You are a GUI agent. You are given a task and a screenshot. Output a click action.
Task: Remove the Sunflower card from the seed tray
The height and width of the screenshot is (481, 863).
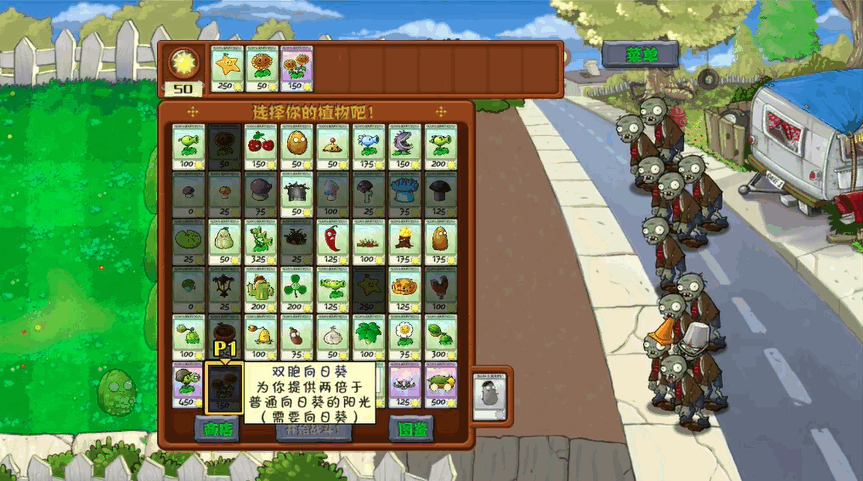point(261,69)
